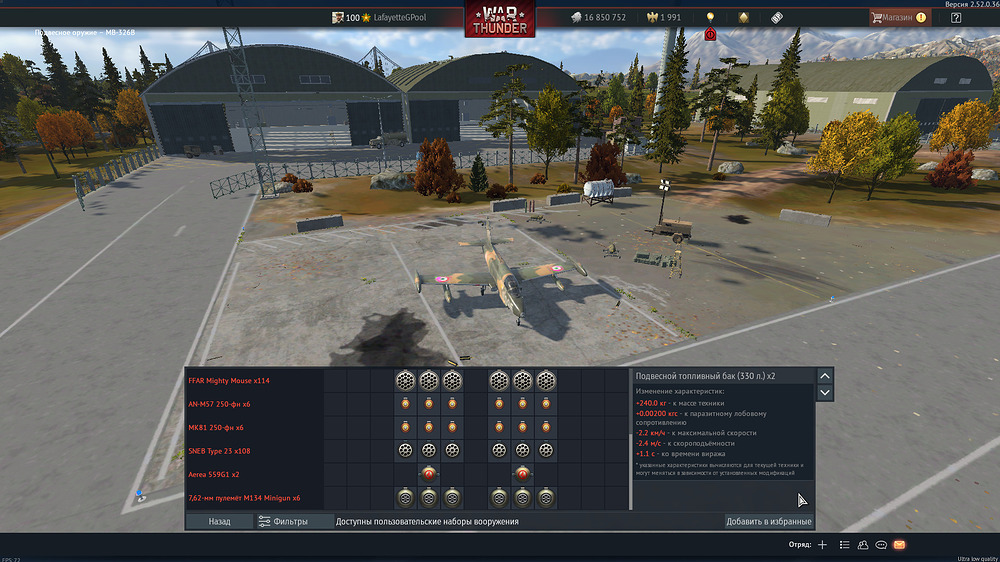1000x562 pixels.
Task: Open the help question mark button
Action: (x=956, y=17)
